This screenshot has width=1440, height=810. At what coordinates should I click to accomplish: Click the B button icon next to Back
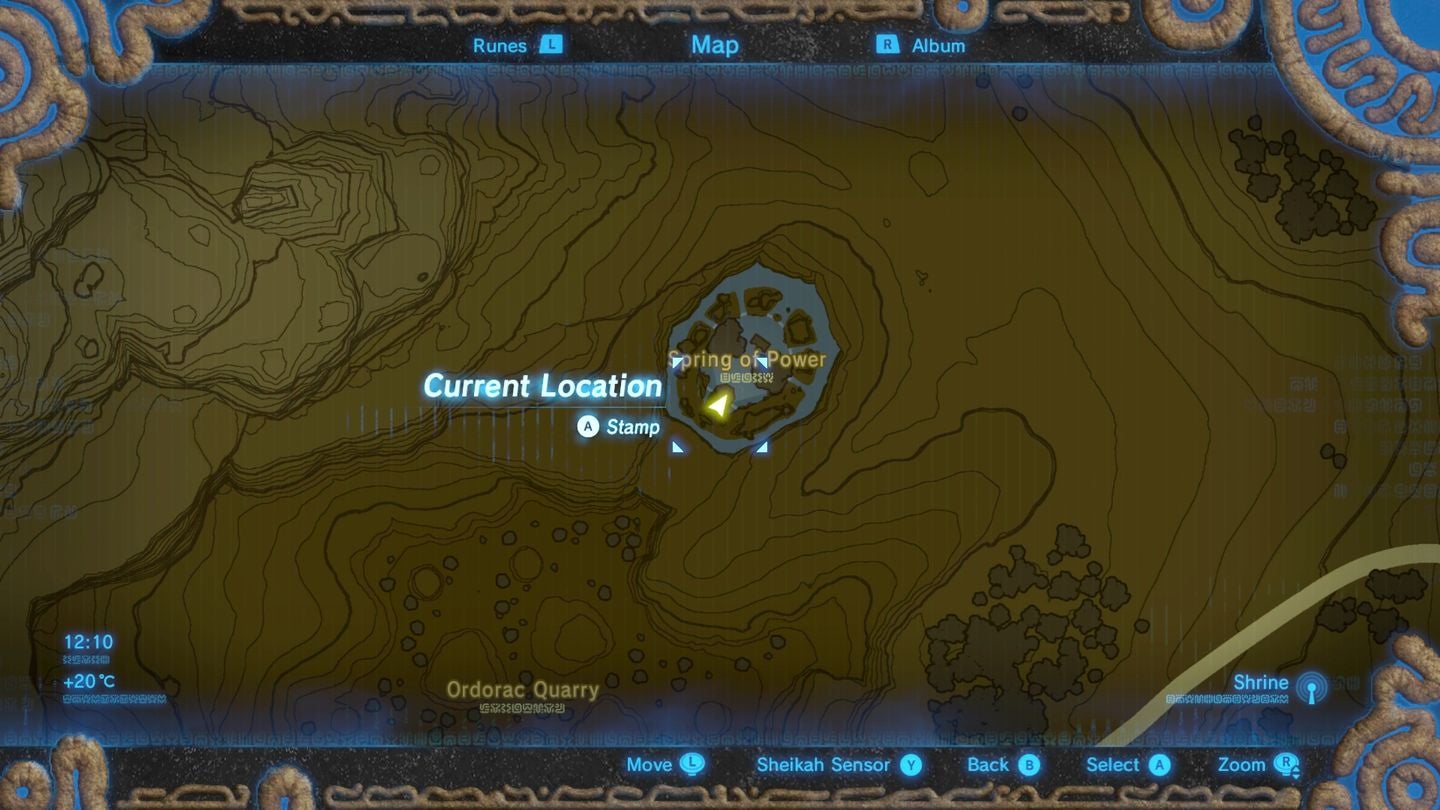pyautogui.click(x=1031, y=765)
